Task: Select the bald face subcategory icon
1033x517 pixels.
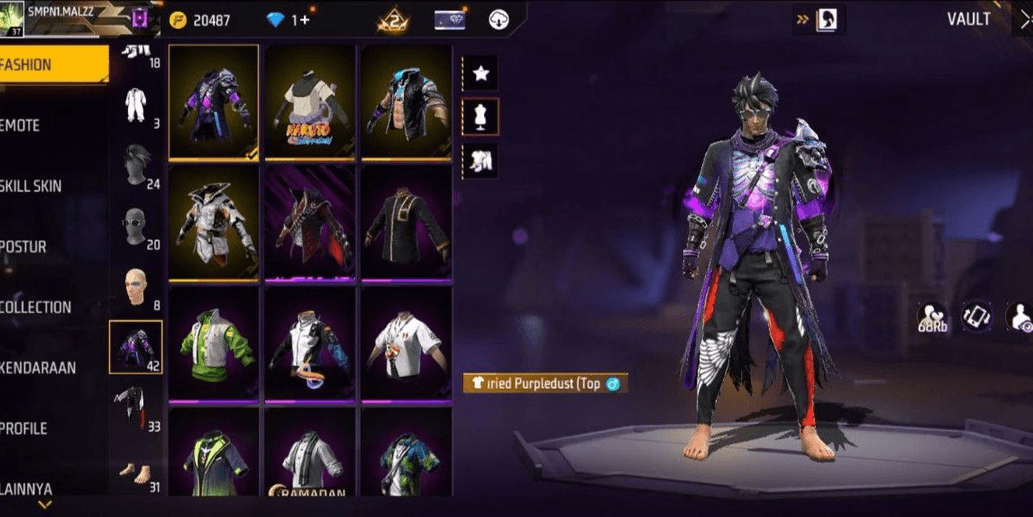Action: tap(135, 288)
